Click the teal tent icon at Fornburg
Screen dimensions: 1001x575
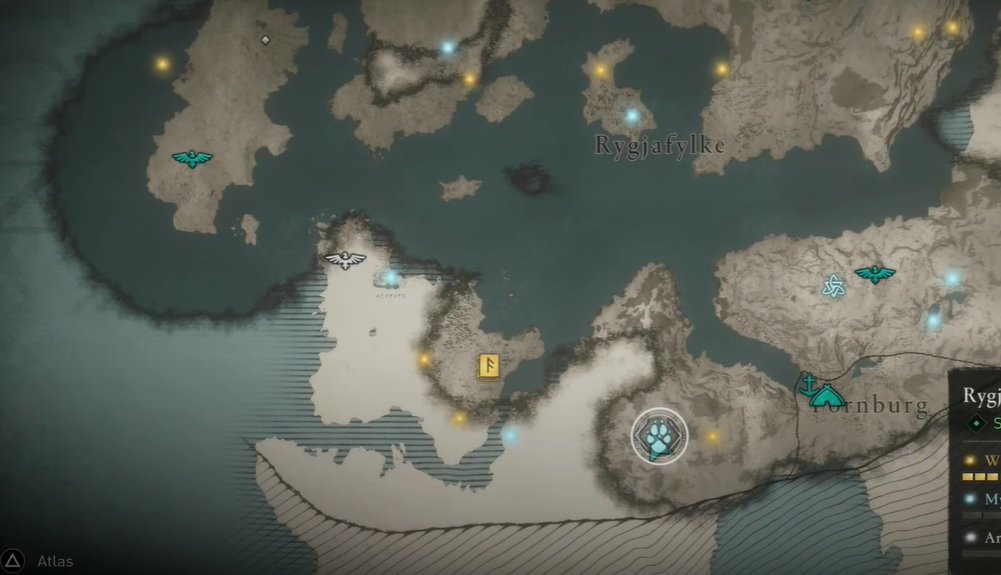pyautogui.click(x=827, y=397)
